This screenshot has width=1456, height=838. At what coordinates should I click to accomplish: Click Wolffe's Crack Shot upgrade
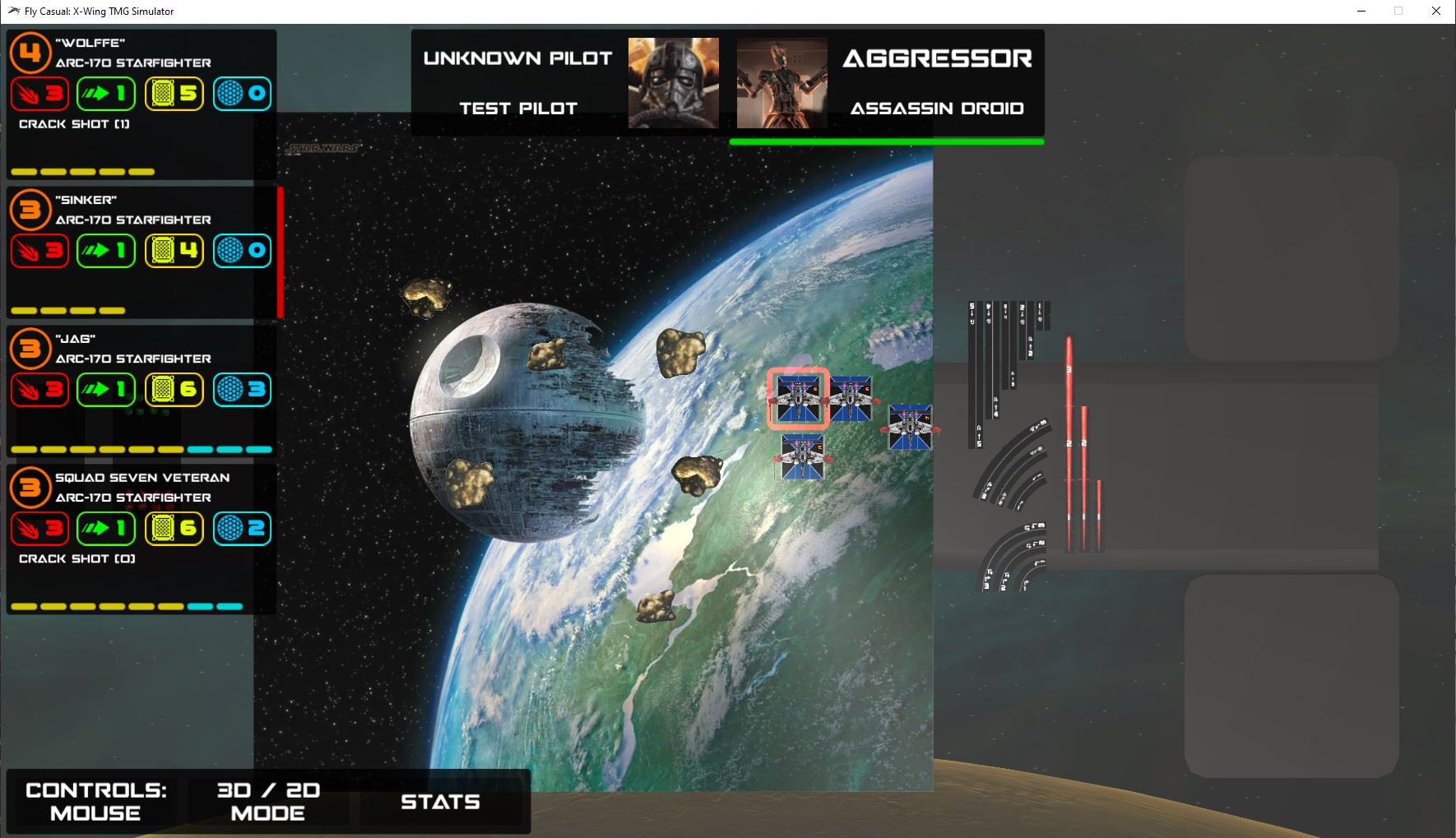74,124
